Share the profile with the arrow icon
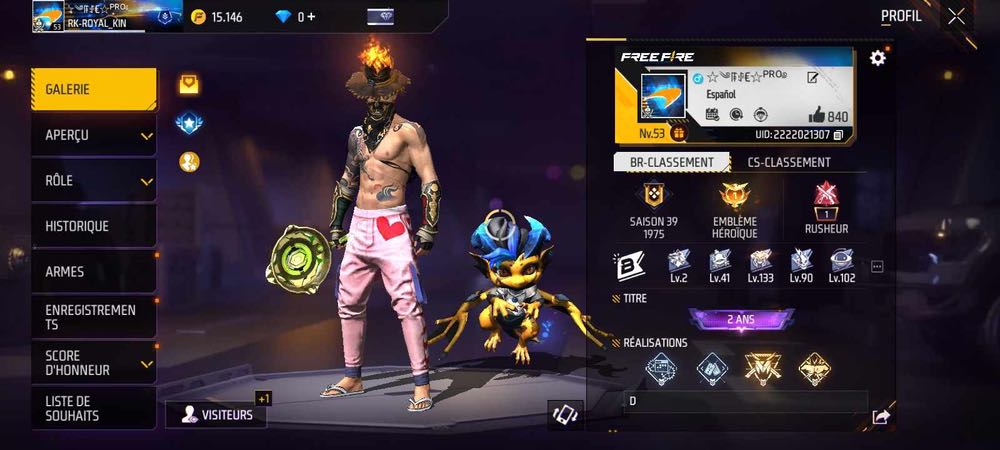 pyautogui.click(x=880, y=417)
